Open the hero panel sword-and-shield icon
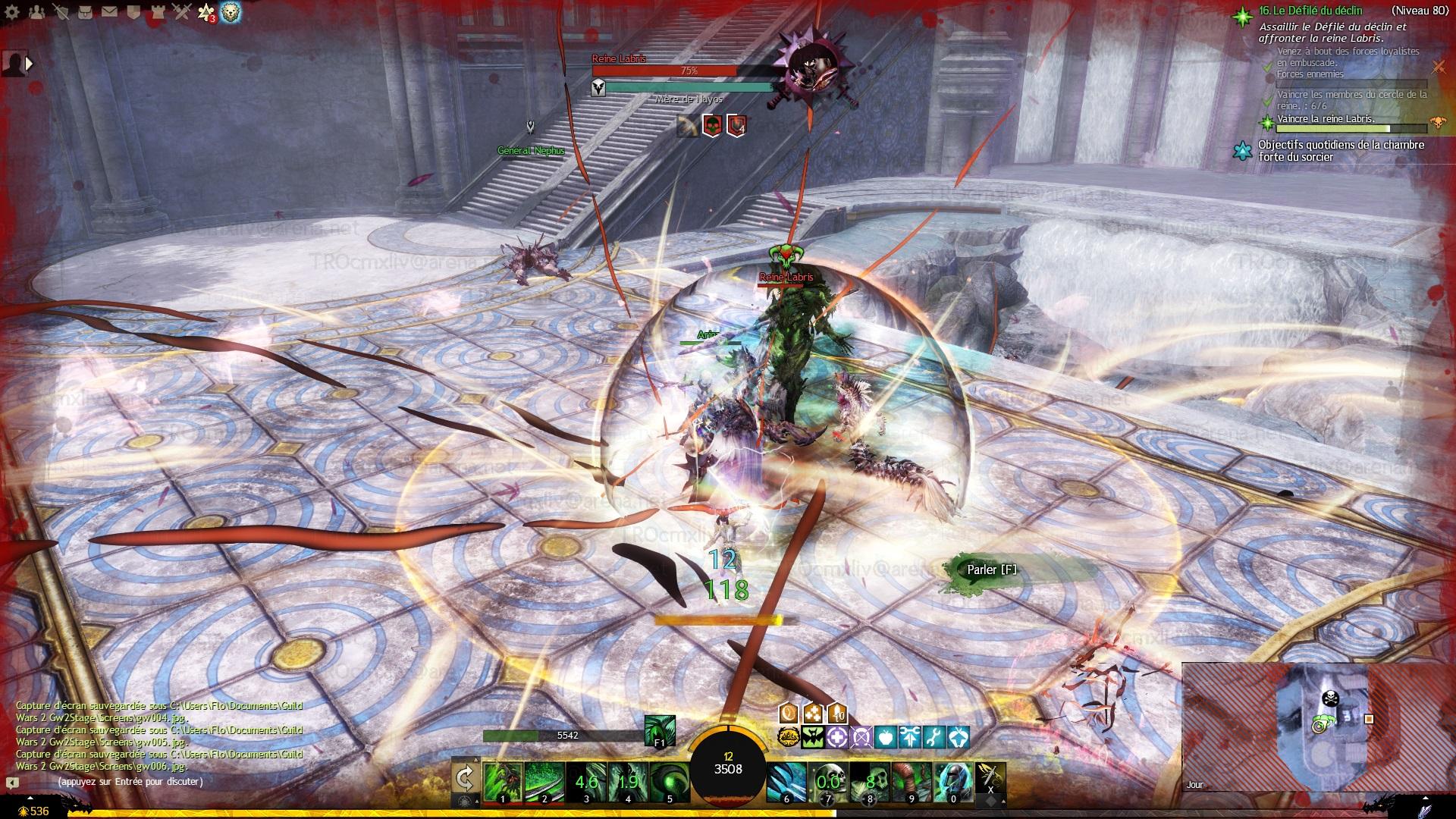Image resolution: width=1456 pixels, height=819 pixels. pyautogui.click(x=62, y=11)
